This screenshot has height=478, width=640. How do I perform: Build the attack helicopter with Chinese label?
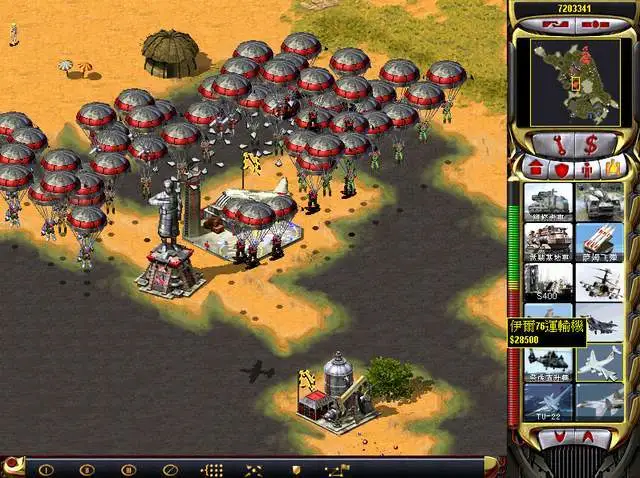[x=547, y=362]
